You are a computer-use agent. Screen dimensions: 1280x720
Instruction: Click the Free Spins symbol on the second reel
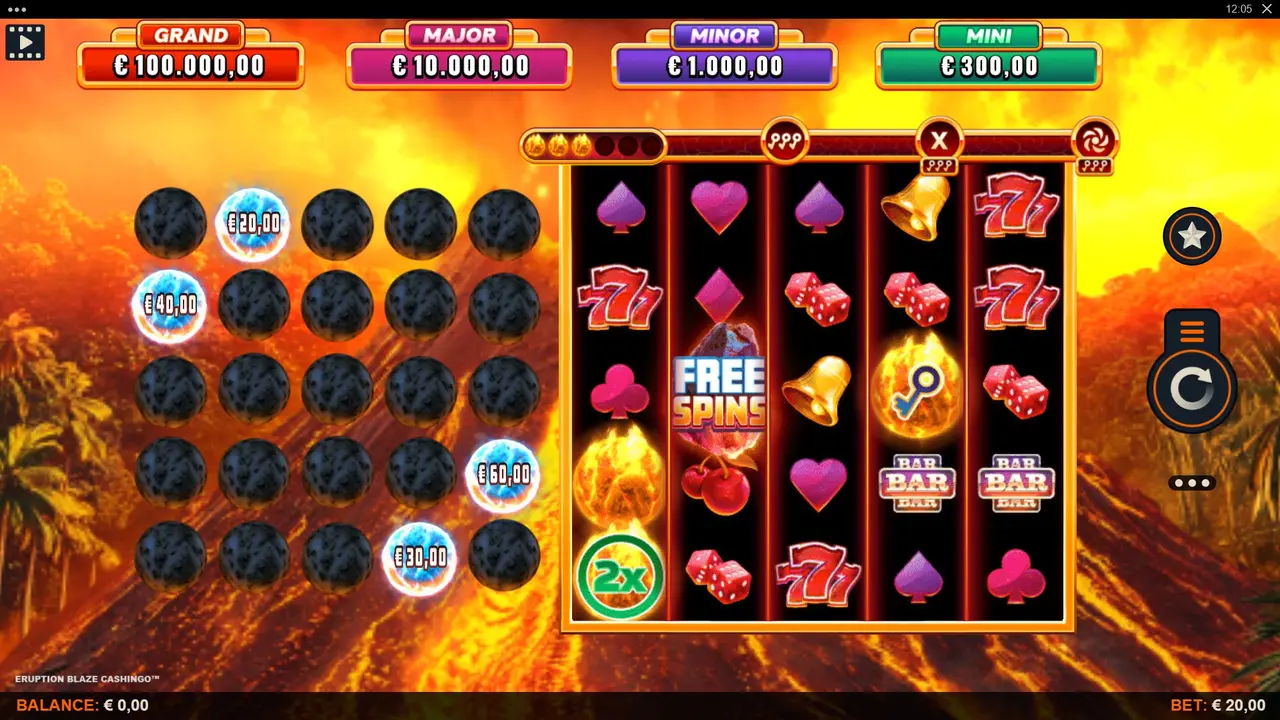click(718, 386)
